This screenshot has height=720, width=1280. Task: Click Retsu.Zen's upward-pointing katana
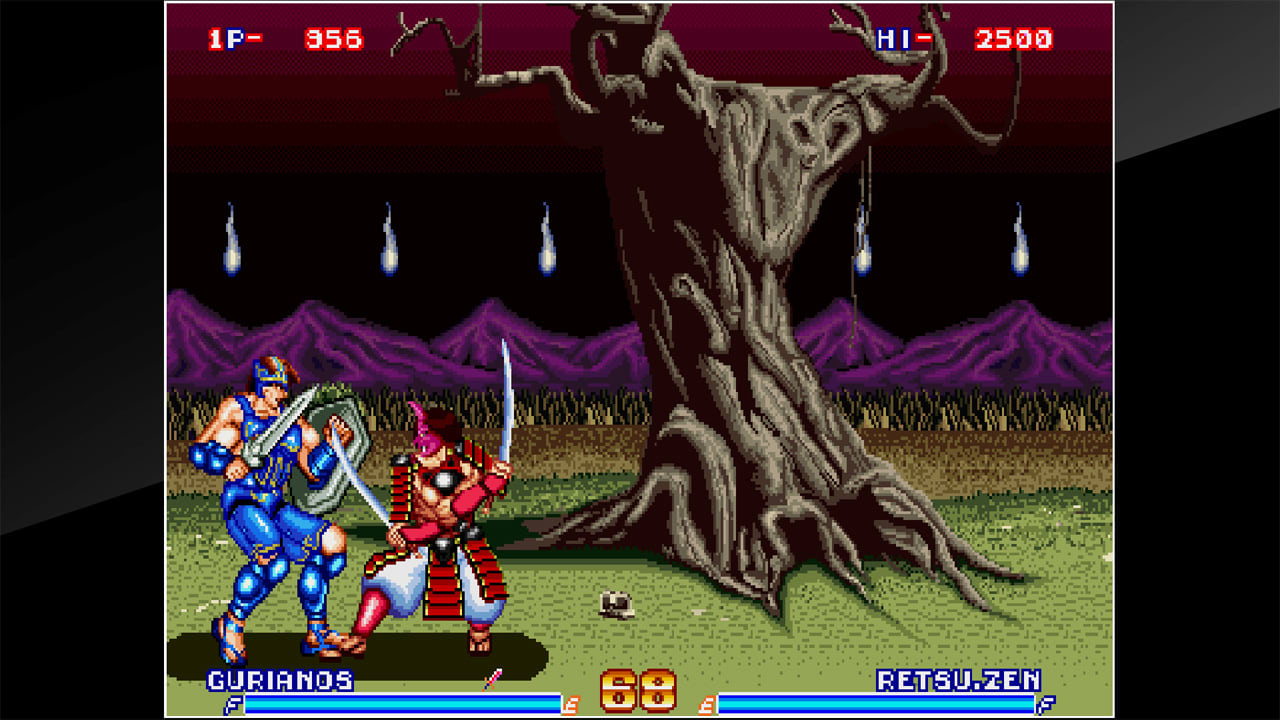pyautogui.click(x=508, y=400)
